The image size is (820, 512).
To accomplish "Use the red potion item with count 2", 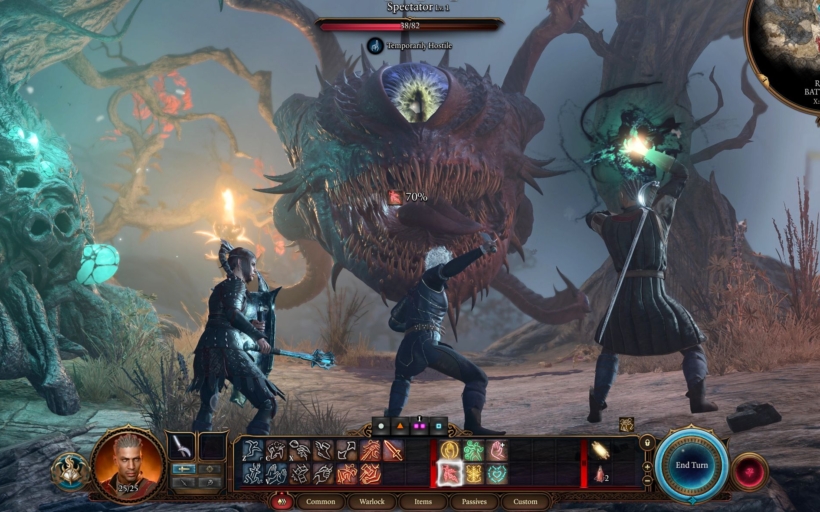I will [602, 473].
